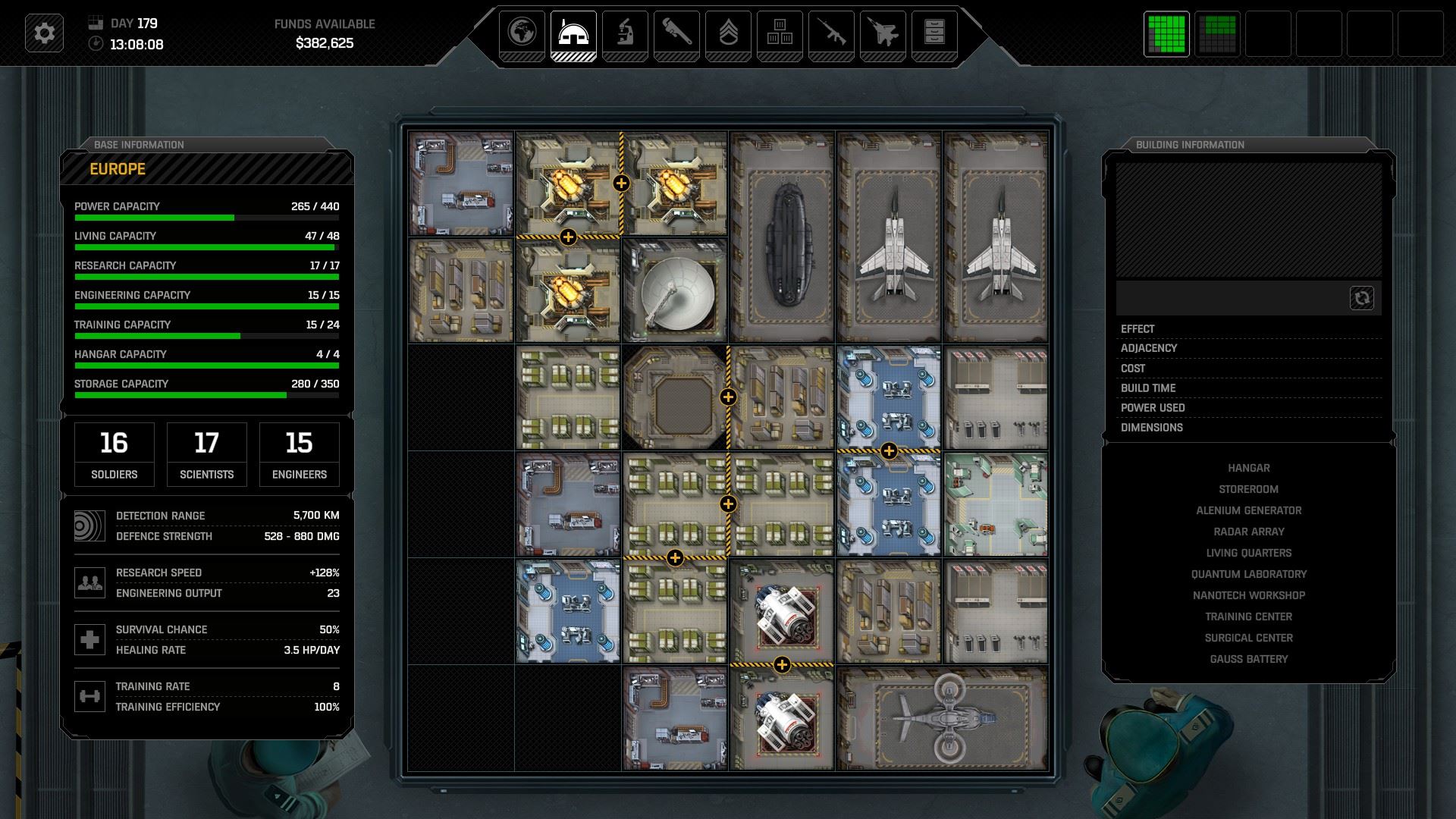
Task: Switch to the globe Geoscape tab
Action: coord(522,33)
